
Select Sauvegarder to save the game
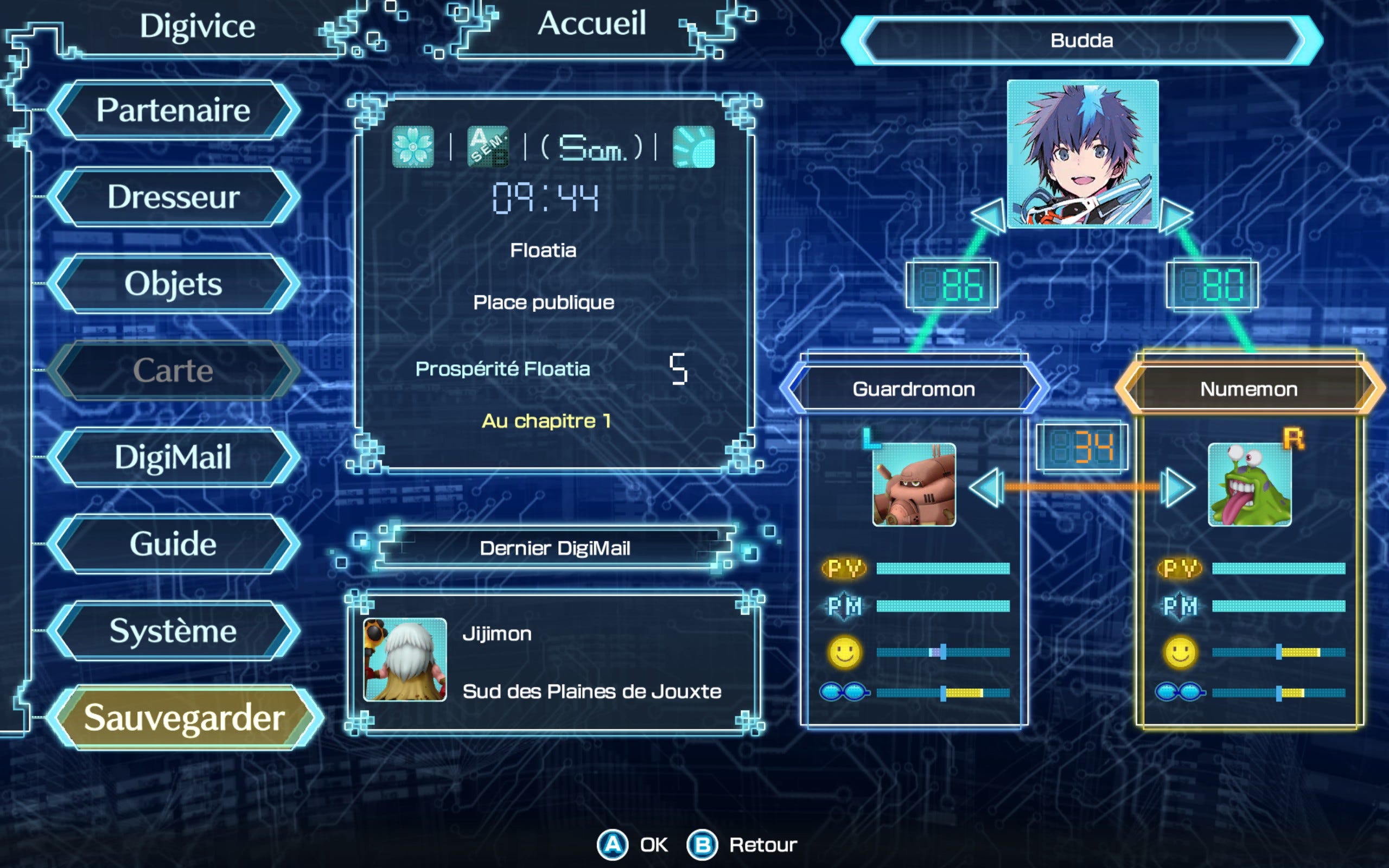[184, 718]
